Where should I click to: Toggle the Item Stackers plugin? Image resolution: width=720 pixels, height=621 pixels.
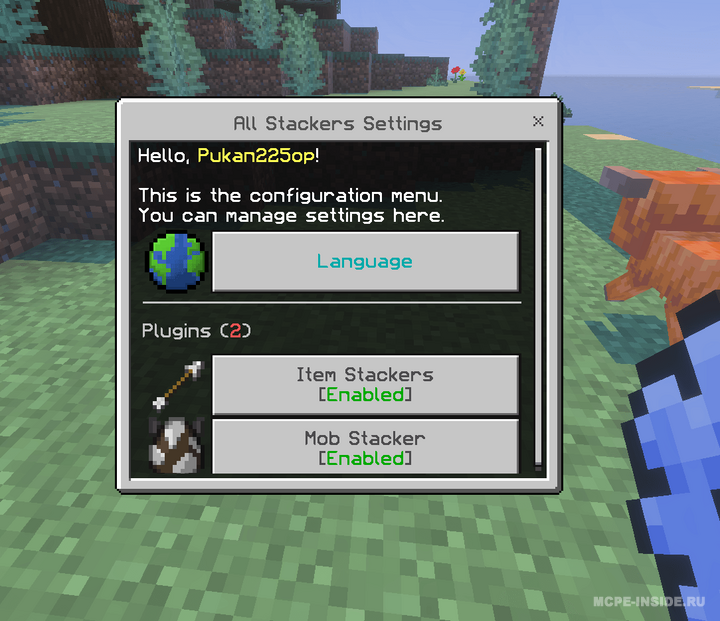pos(365,384)
